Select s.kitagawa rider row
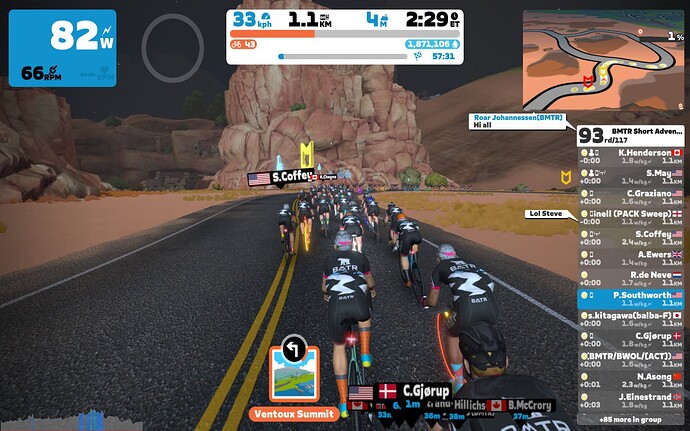Screen dimensions: 690x431 [630, 318]
